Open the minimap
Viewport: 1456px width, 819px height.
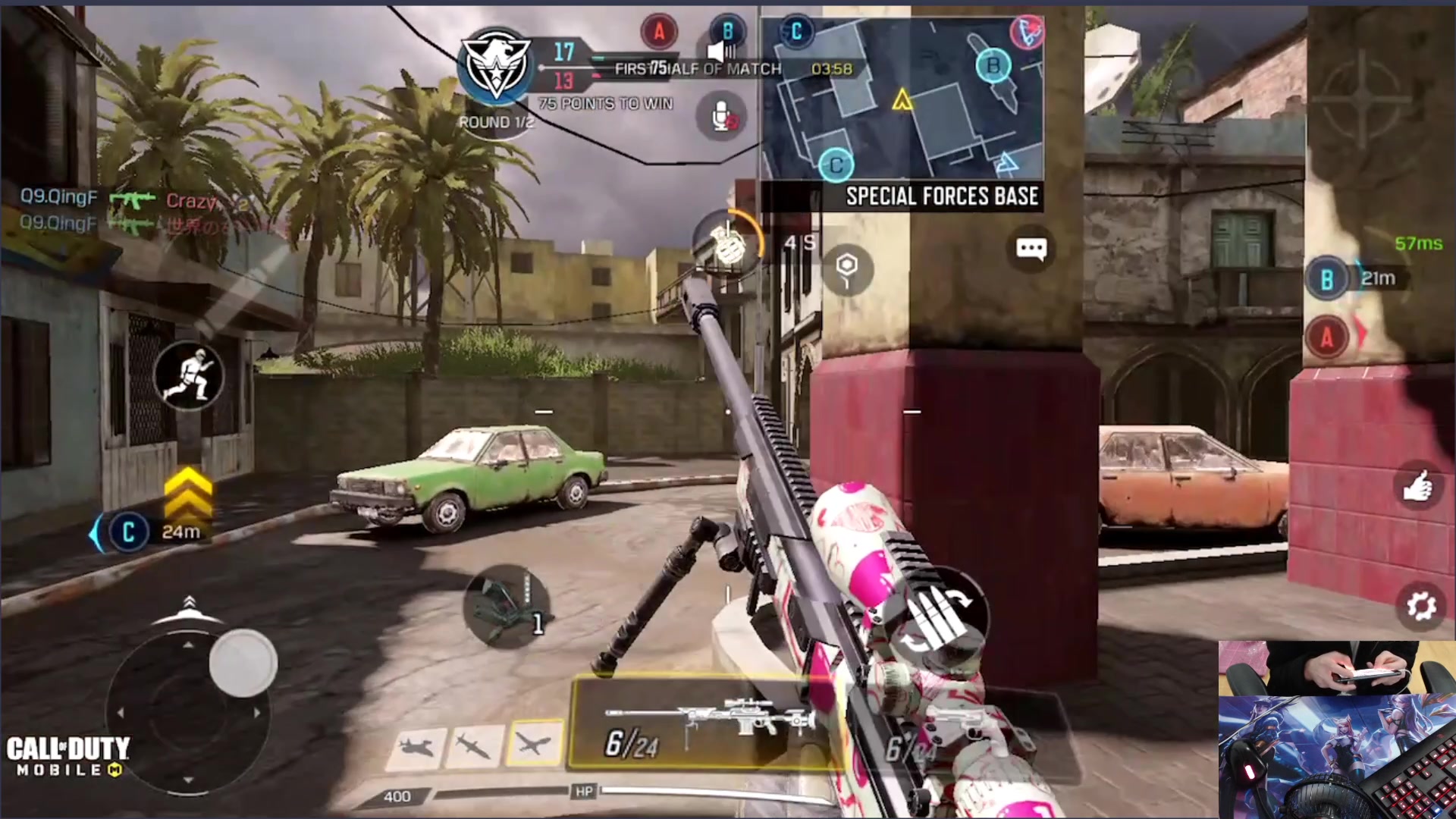[x=902, y=99]
